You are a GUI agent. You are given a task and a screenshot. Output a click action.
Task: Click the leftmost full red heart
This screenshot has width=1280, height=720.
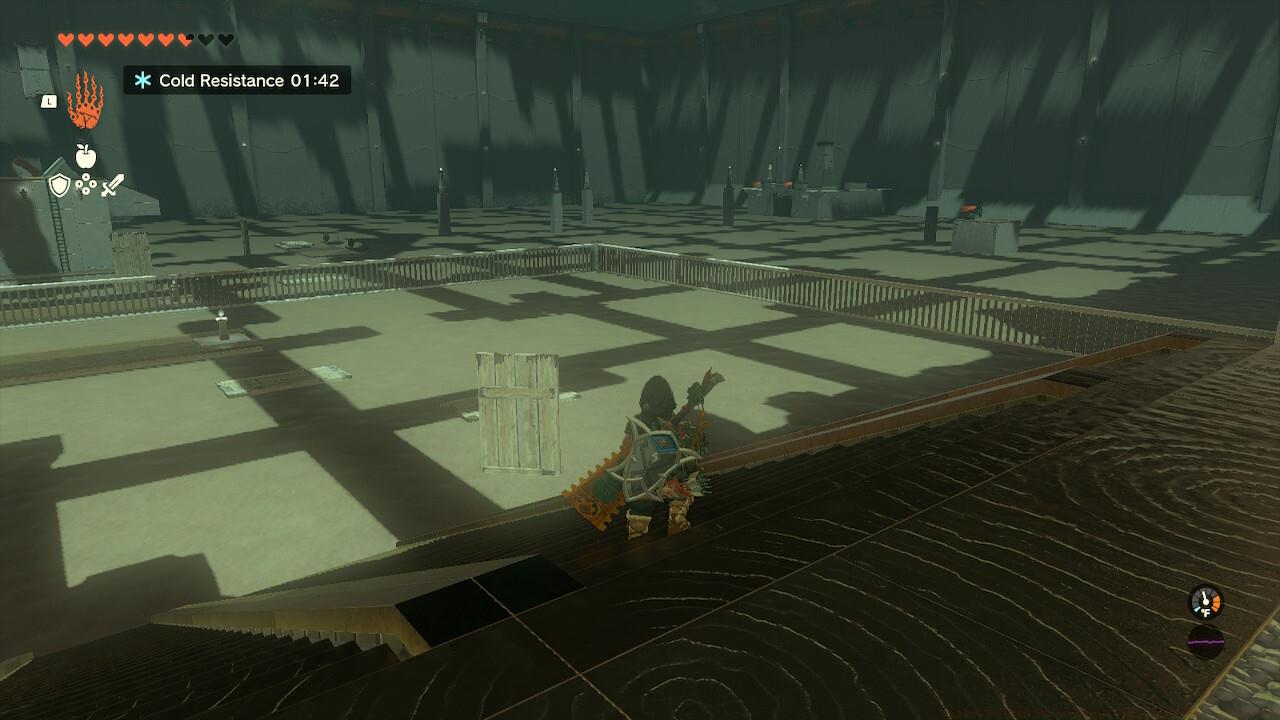click(65, 38)
